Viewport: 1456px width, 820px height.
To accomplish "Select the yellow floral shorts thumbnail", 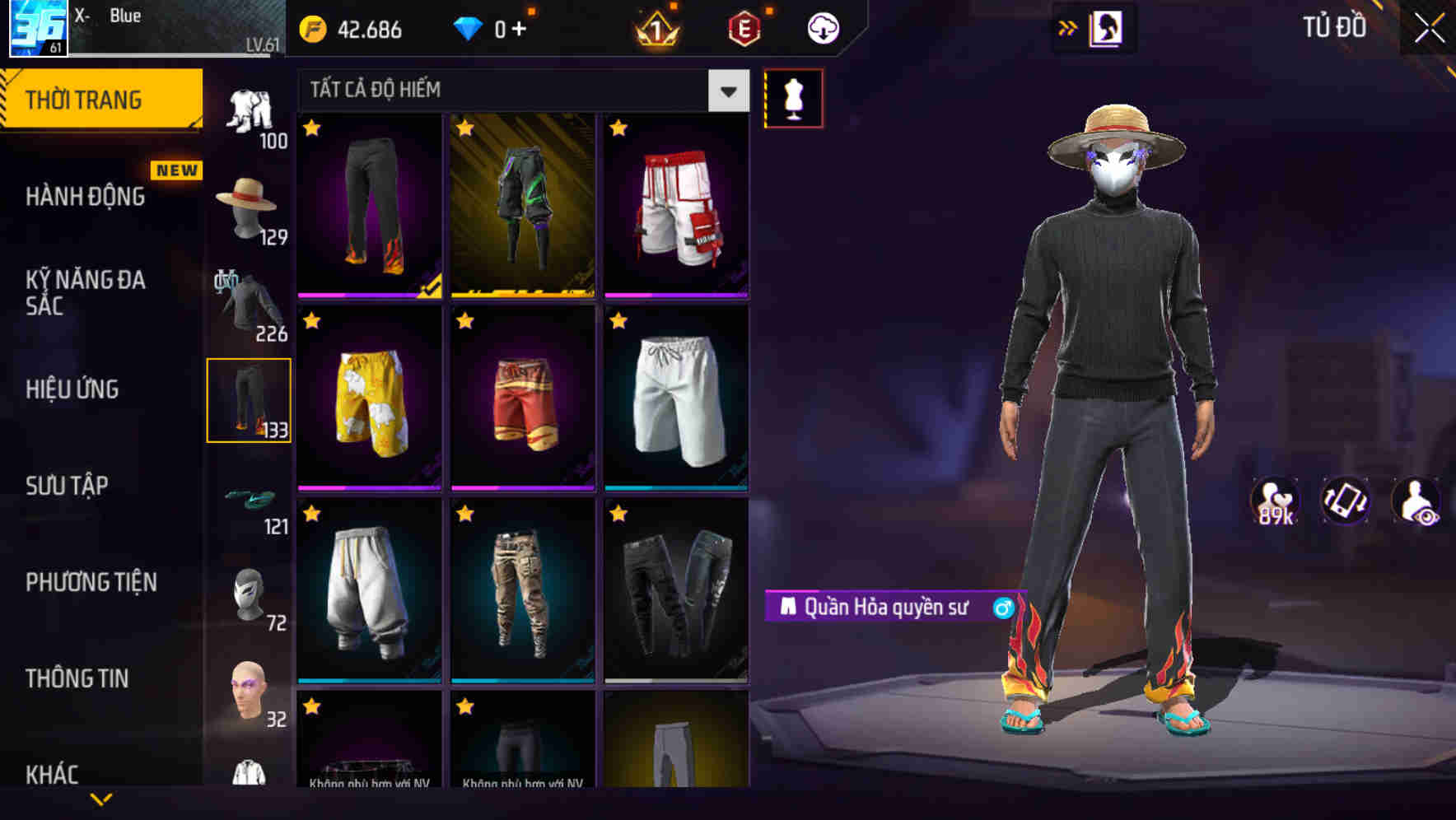I will click(368, 401).
